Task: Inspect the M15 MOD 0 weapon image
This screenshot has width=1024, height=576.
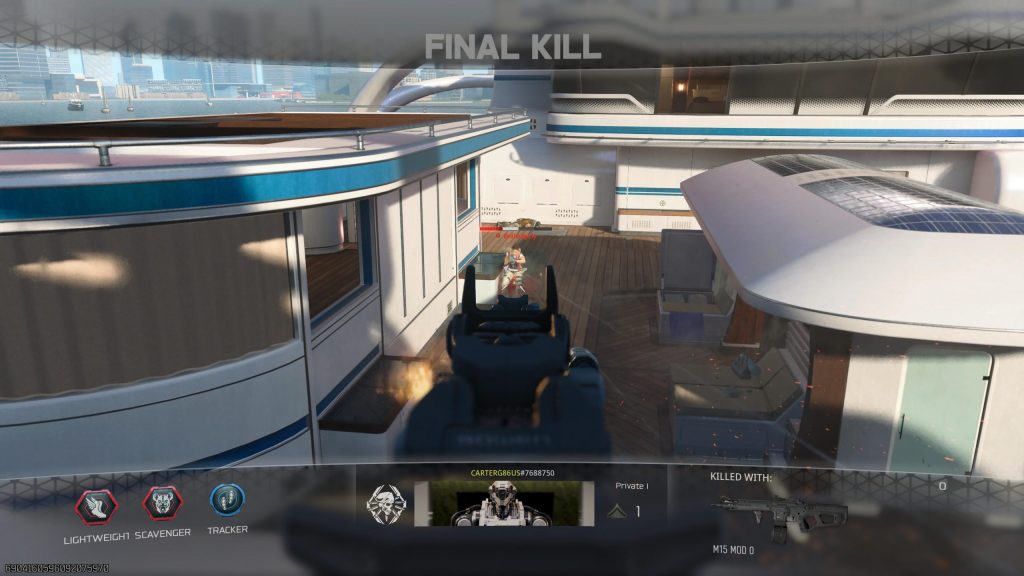Action: [781, 512]
